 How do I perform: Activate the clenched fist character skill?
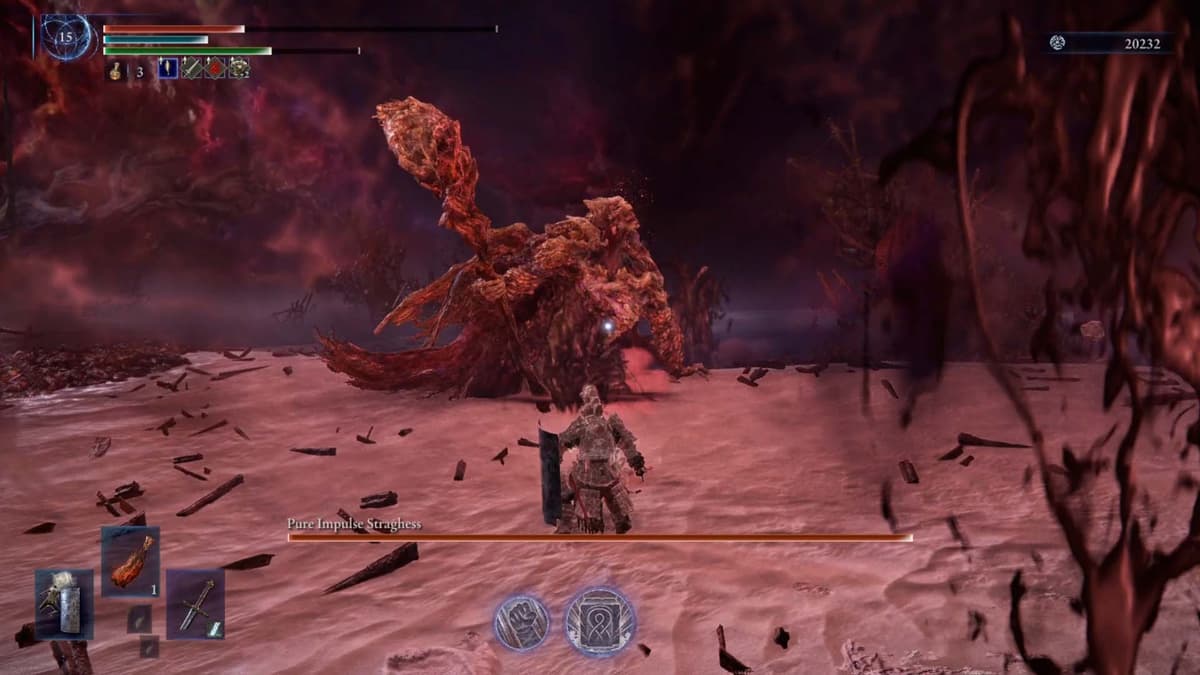tap(521, 622)
